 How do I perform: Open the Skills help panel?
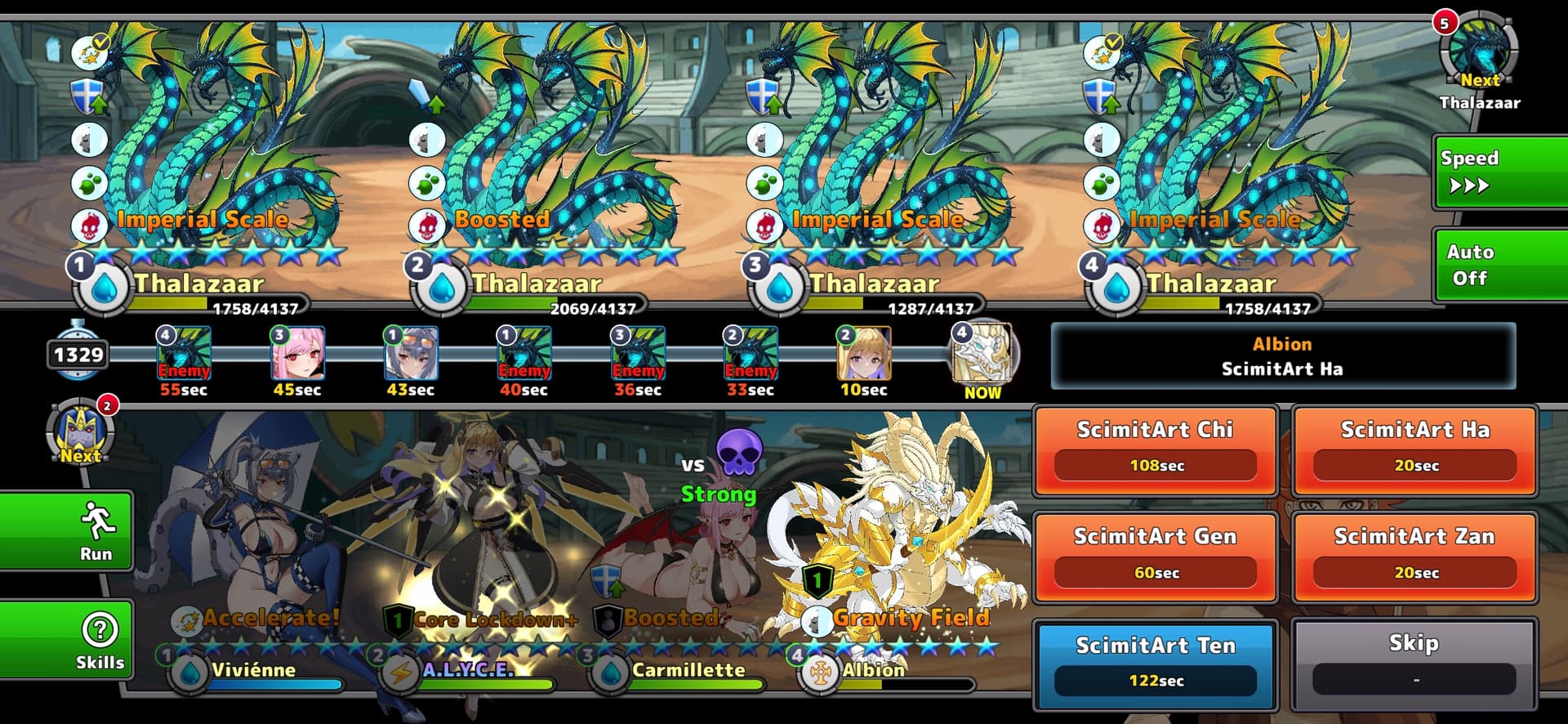[67, 641]
